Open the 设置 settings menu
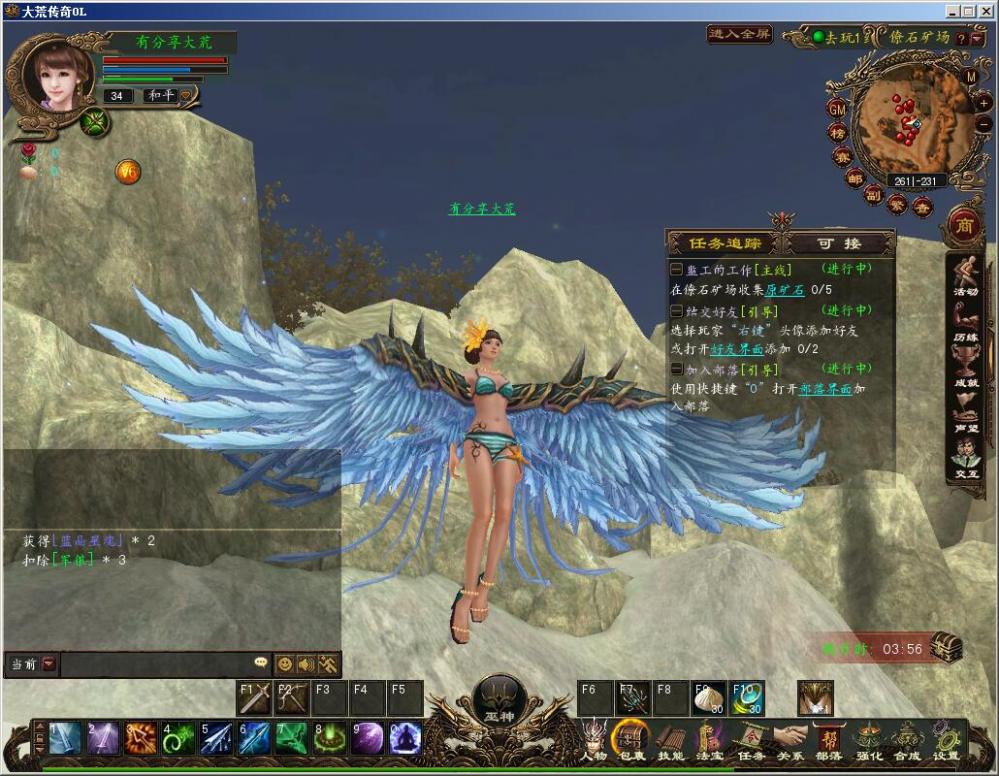 tap(945, 742)
